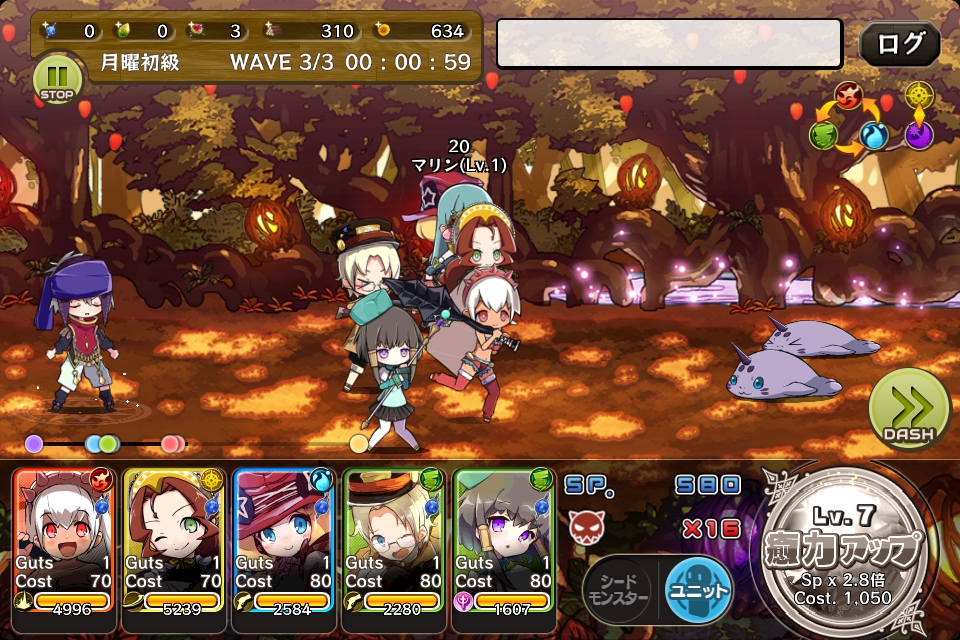
Task: Select the Unit (ユニット) tab
Action: pos(698,589)
